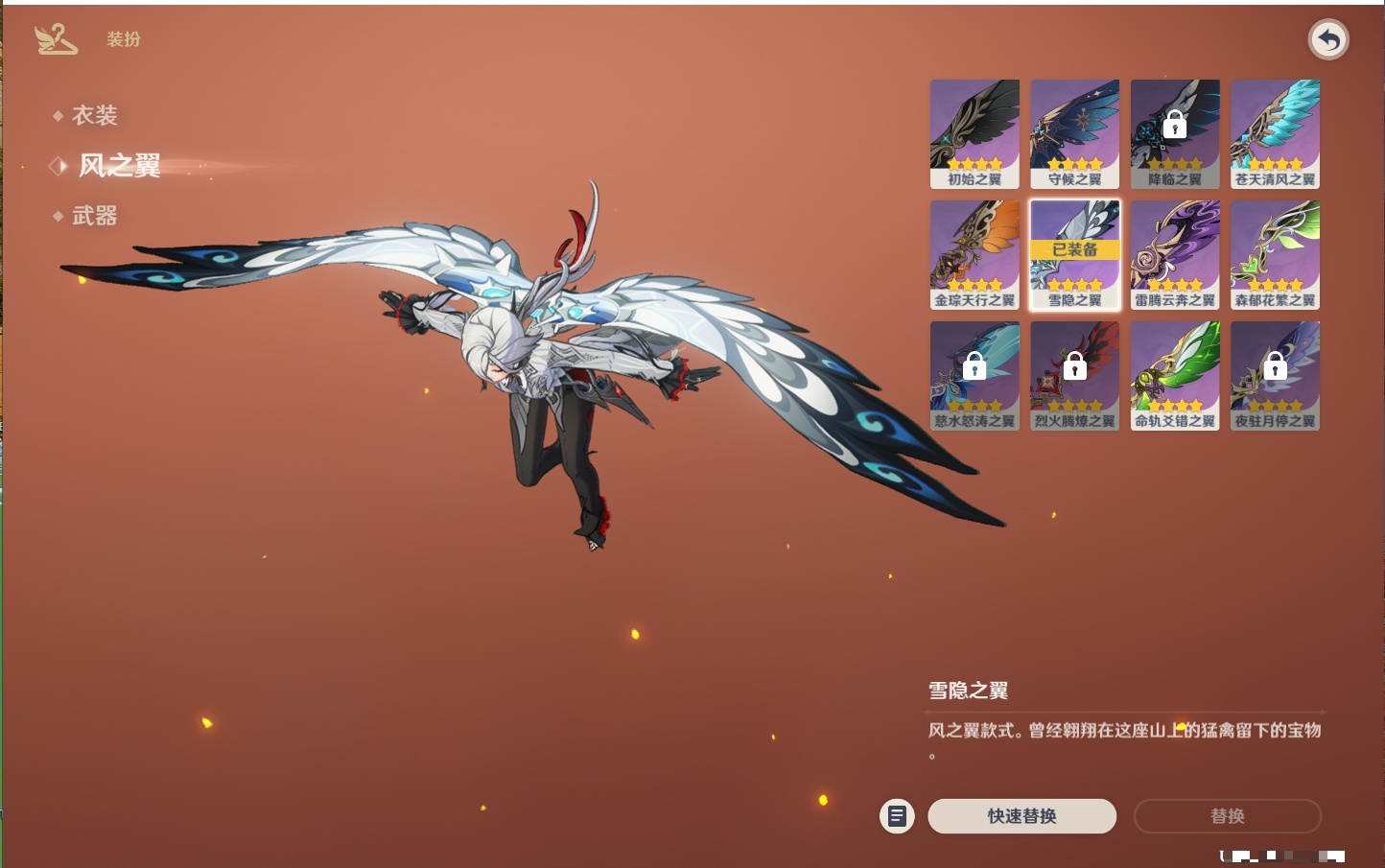
Task: Select the 金琮天行之翼 glider
Action: (974, 254)
